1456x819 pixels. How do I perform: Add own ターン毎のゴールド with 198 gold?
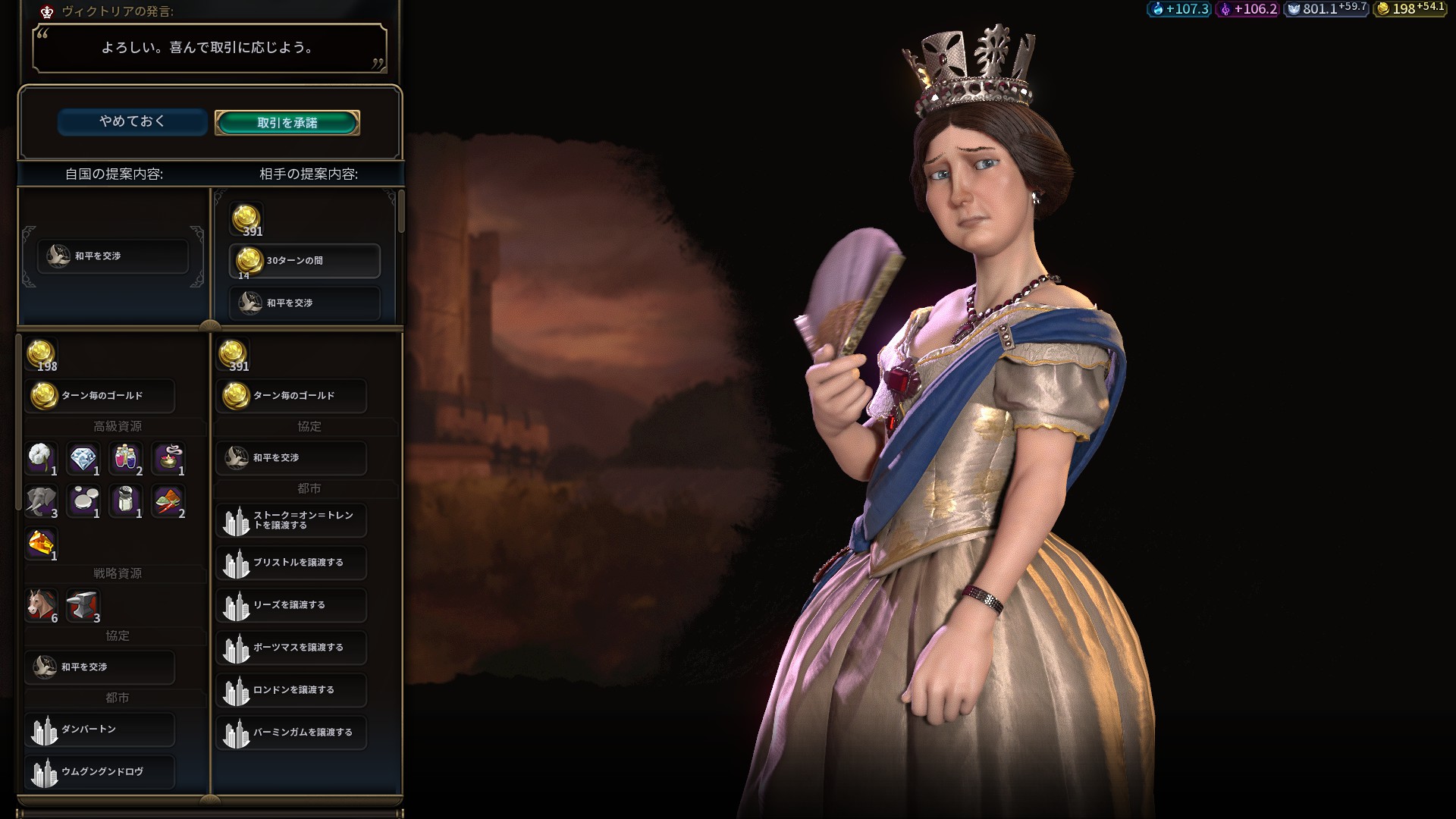click(x=100, y=396)
